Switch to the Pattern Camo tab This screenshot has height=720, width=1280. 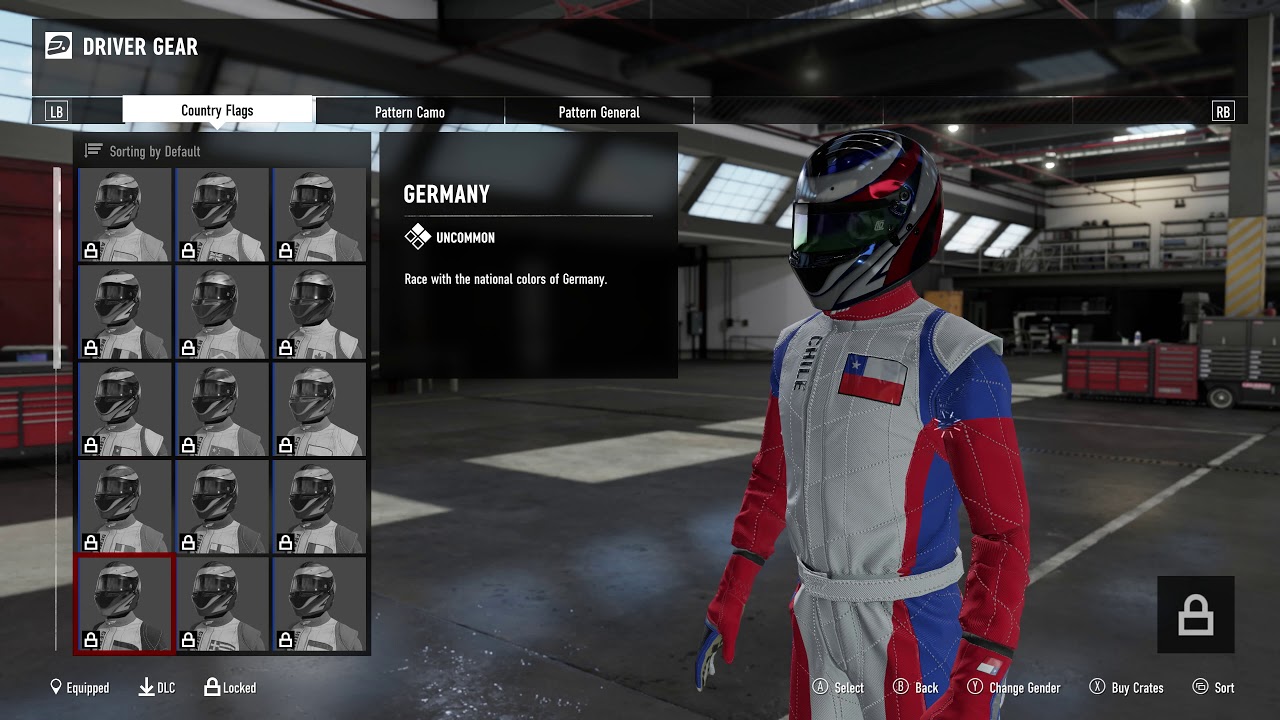click(409, 112)
